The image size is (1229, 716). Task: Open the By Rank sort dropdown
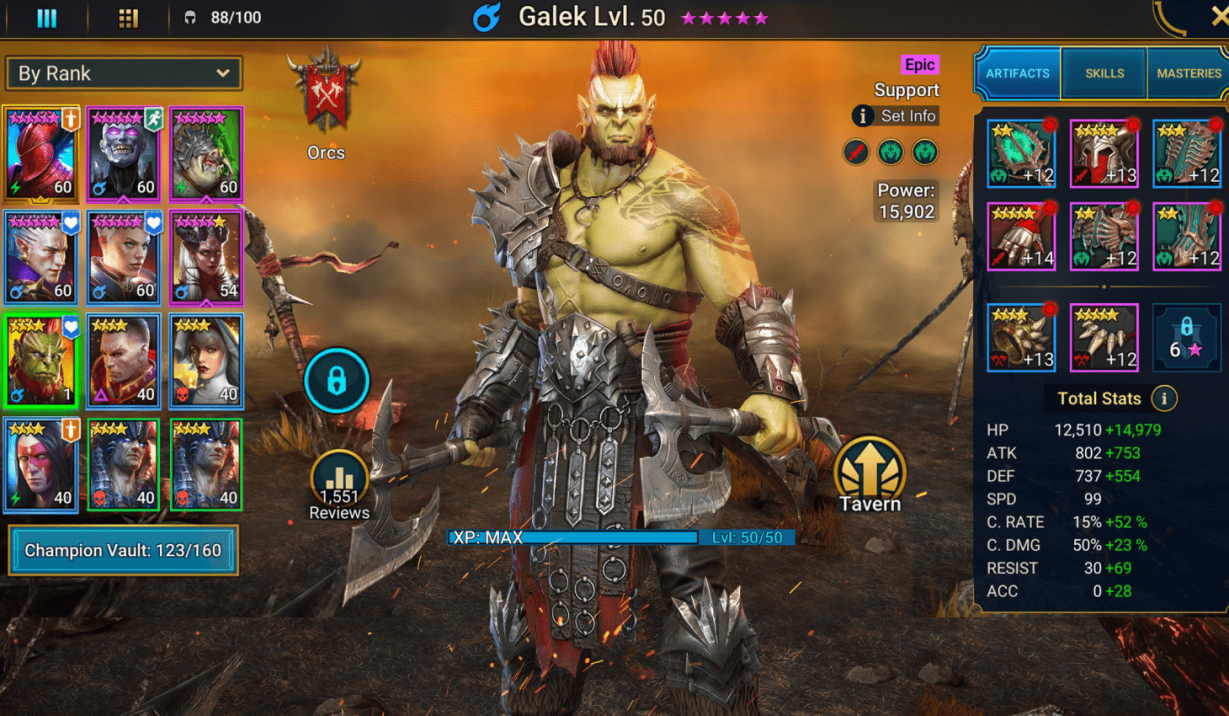[123, 73]
